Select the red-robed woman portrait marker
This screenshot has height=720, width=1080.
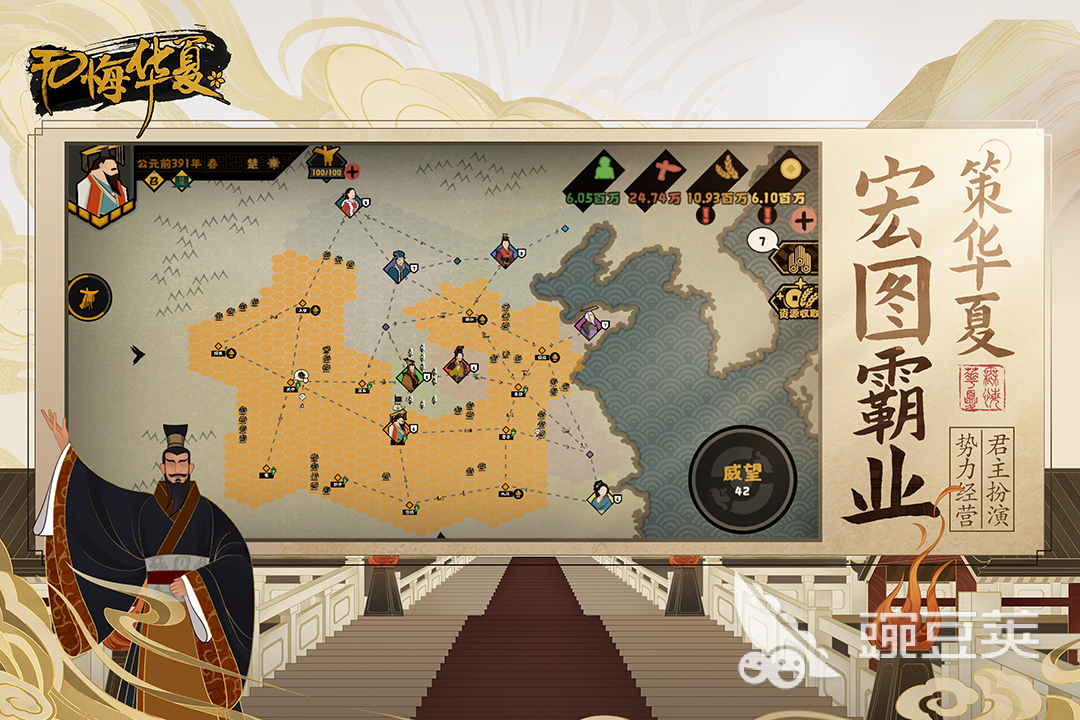point(349,204)
